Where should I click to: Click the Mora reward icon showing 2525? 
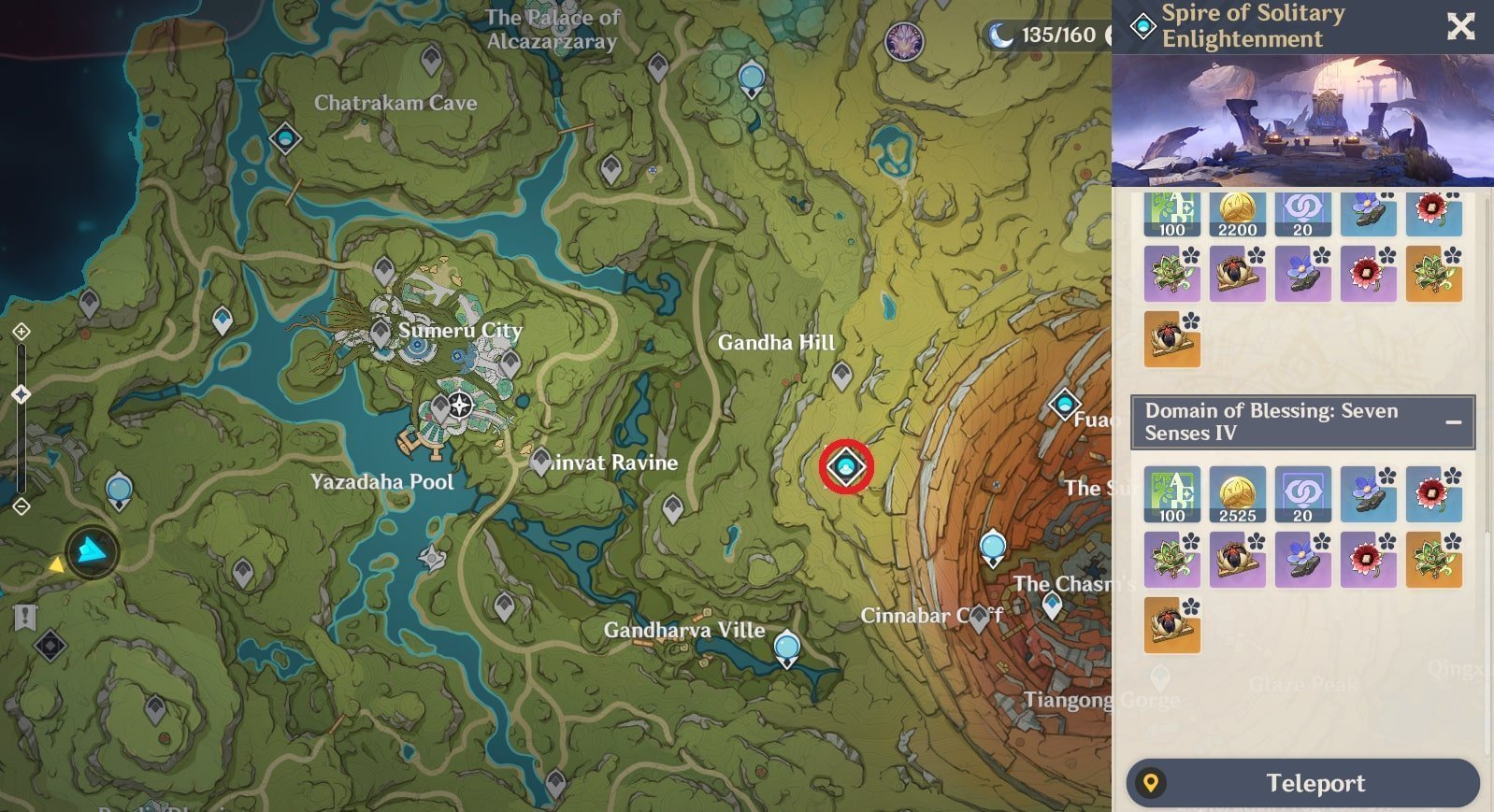pos(1237,495)
